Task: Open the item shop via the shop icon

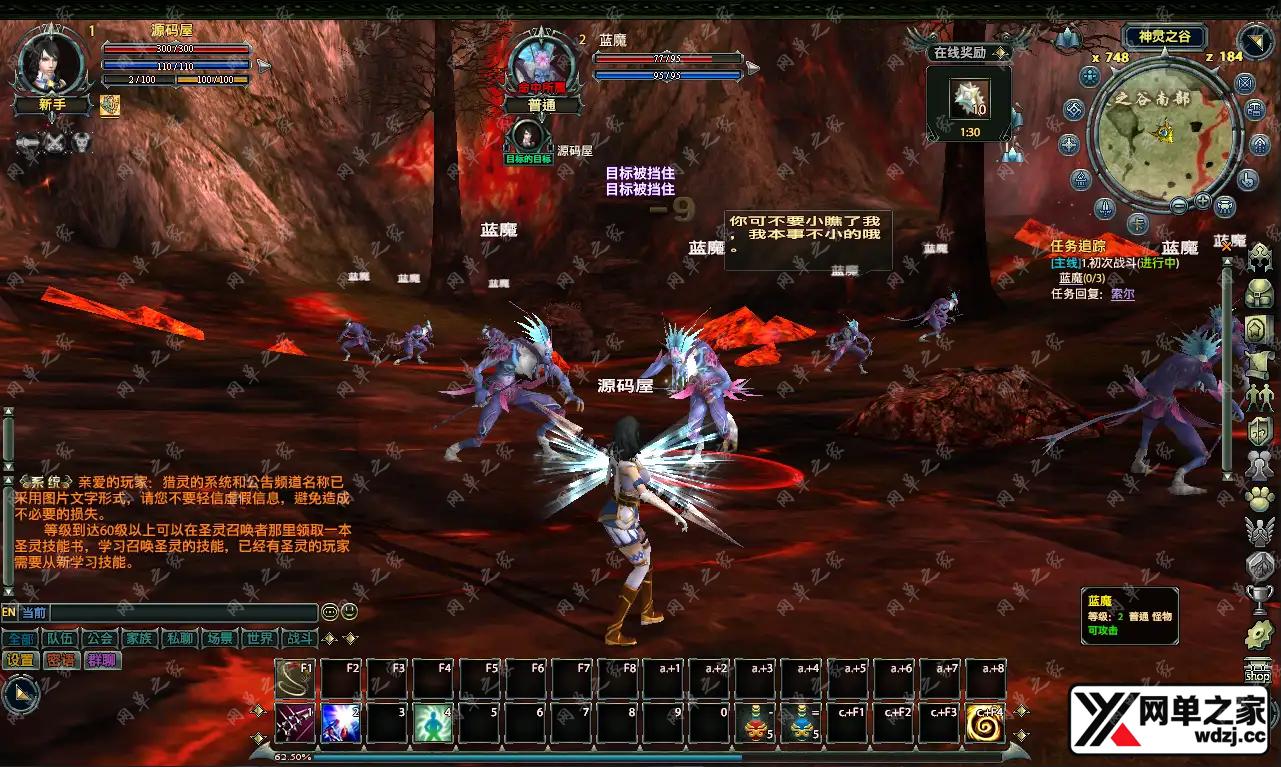Action: [x=1260, y=668]
